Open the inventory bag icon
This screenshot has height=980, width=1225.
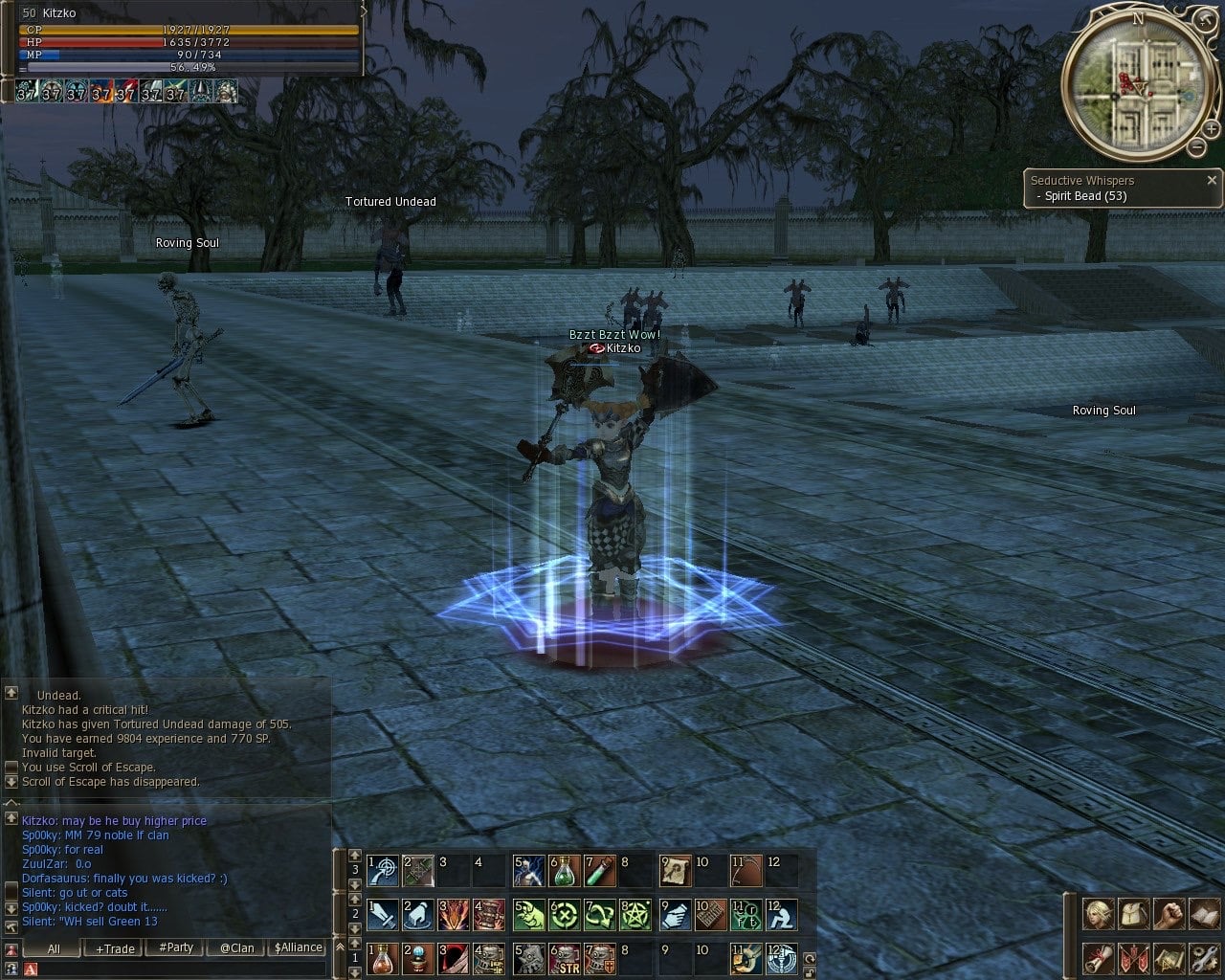[1133, 914]
